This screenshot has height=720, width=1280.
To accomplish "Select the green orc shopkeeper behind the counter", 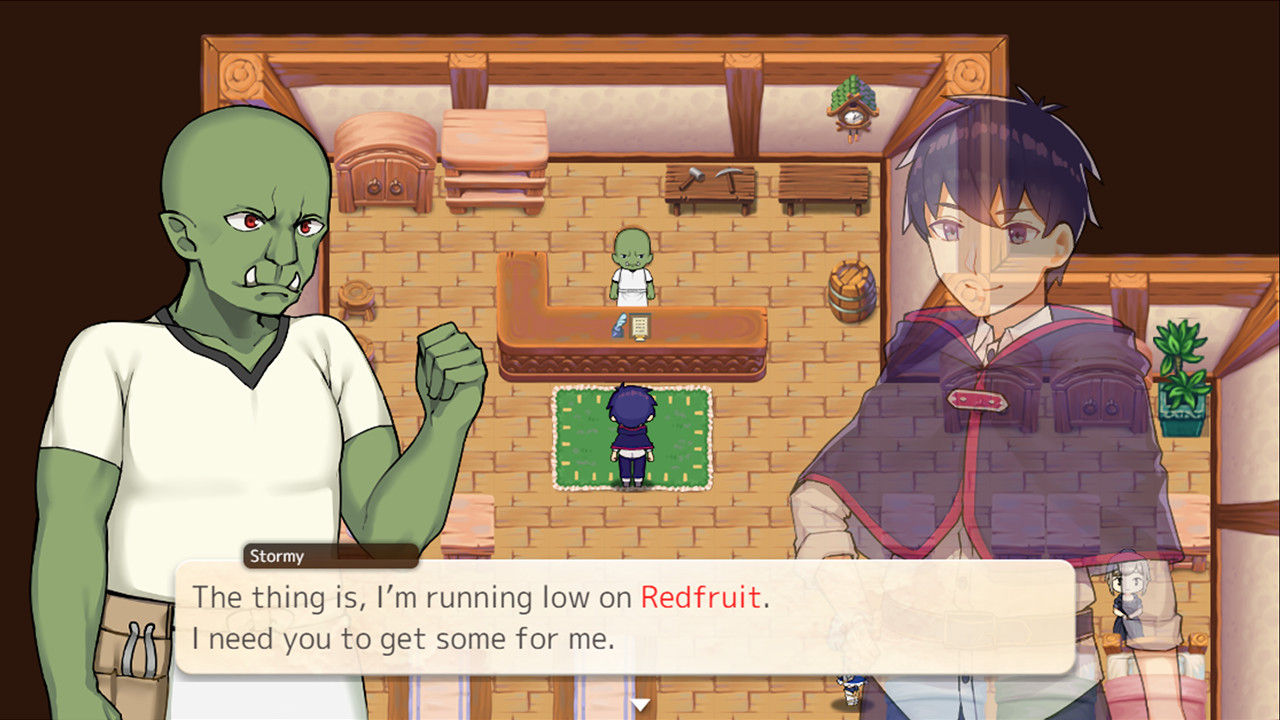I will (x=633, y=265).
